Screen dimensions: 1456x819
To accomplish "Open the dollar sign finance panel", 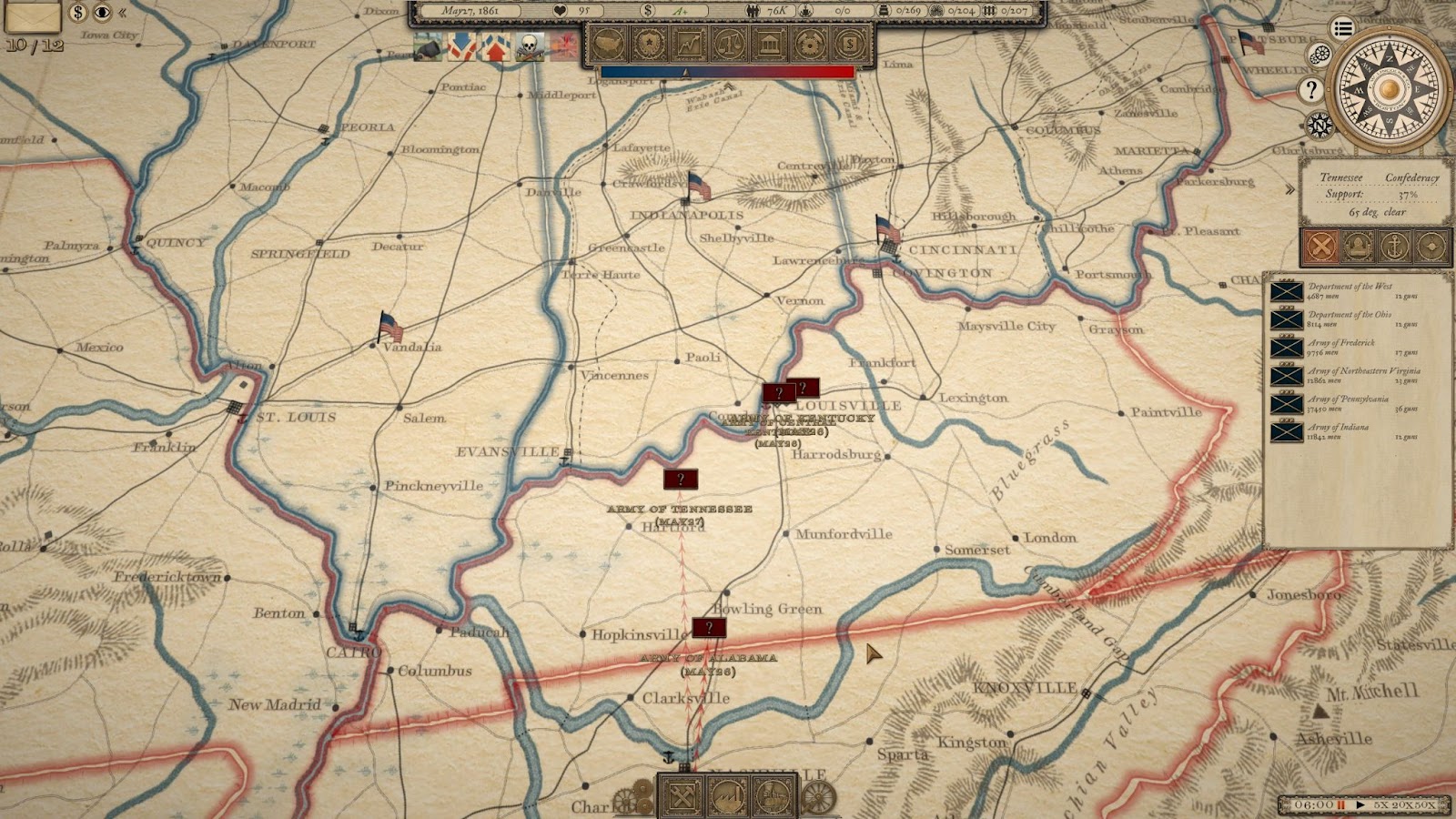I will click(x=849, y=43).
